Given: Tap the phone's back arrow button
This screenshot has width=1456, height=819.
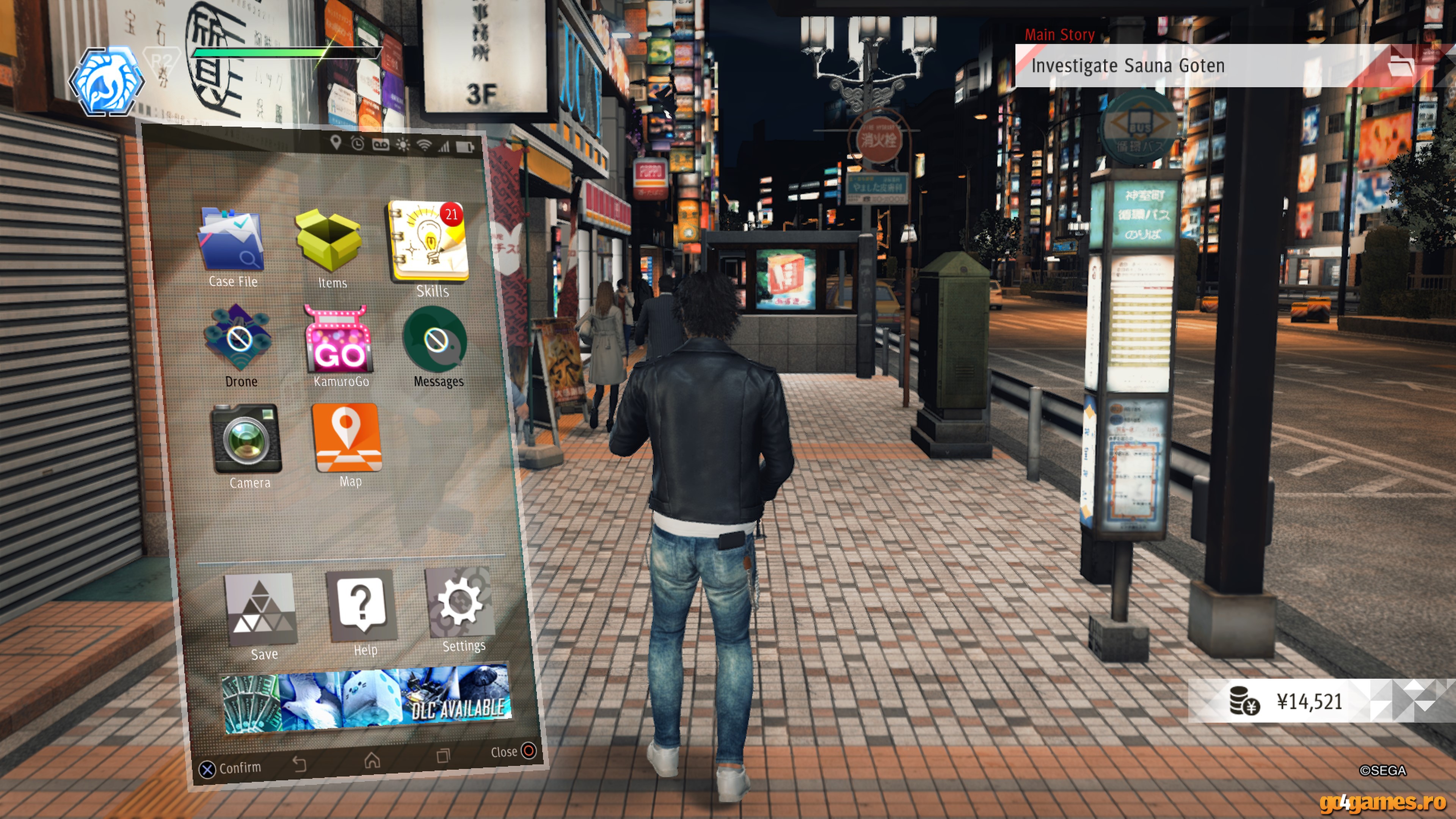Looking at the screenshot, I should point(300,764).
